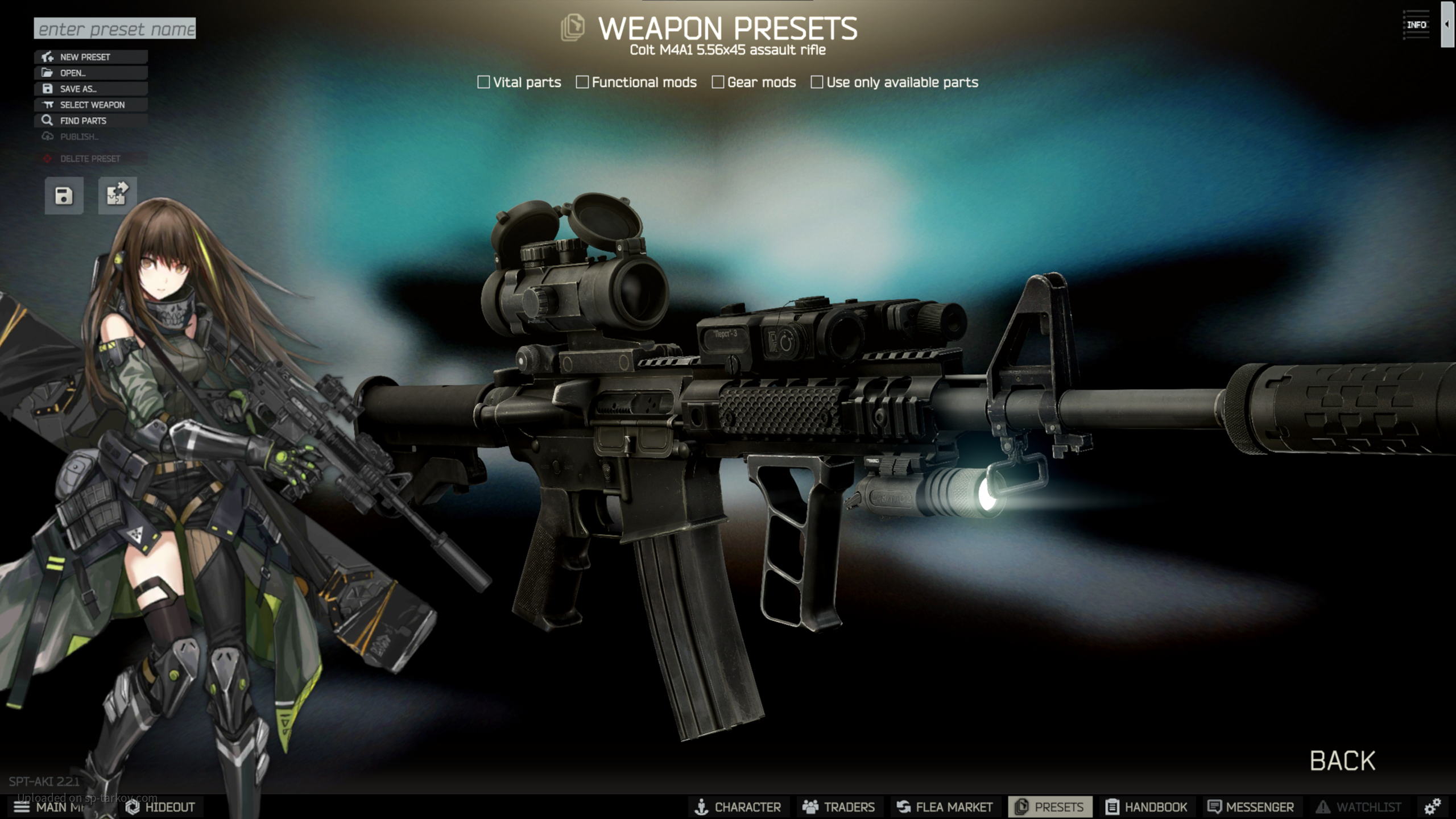
Task: Click the floppy disk save icon
Action: 64,196
